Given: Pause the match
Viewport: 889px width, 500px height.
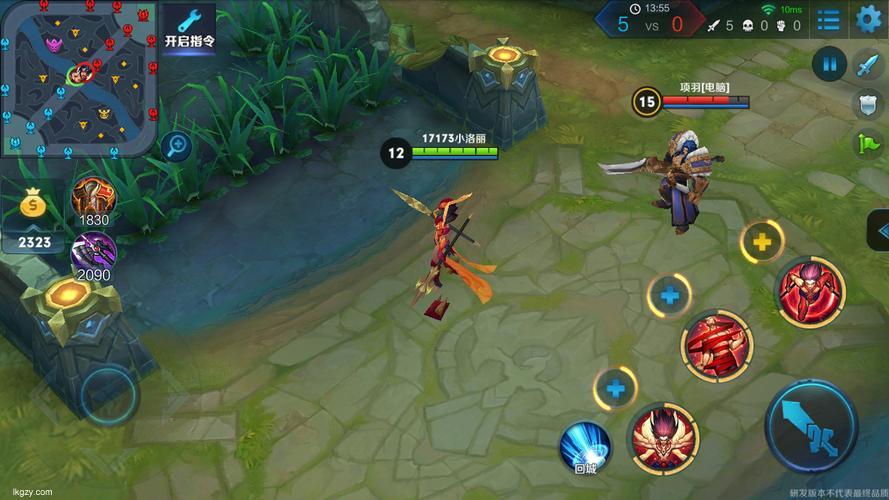Looking at the screenshot, I should click(x=829, y=64).
